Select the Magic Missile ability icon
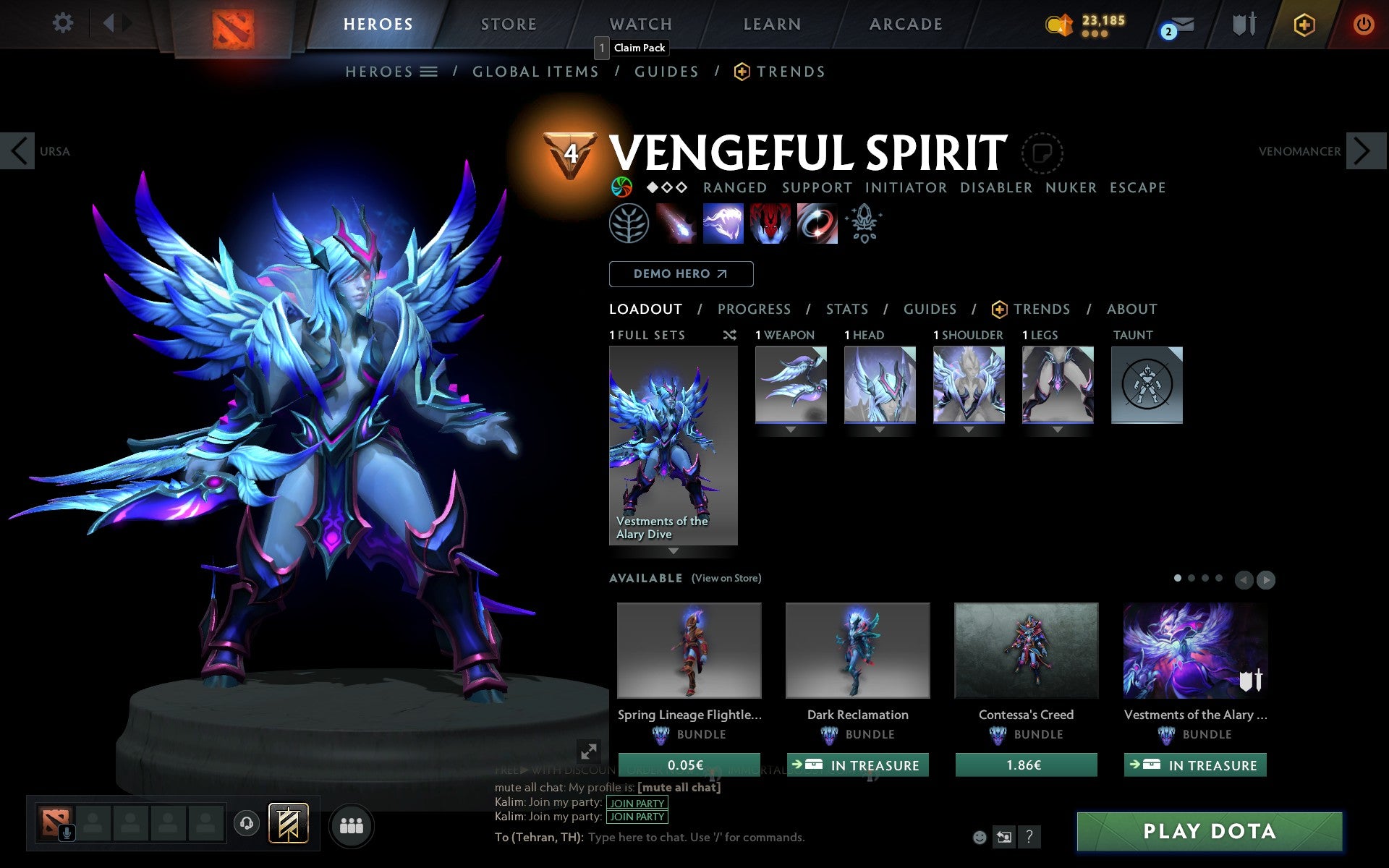The width and height of the screenshot is (1389, 868). click(x=676, y=224)
